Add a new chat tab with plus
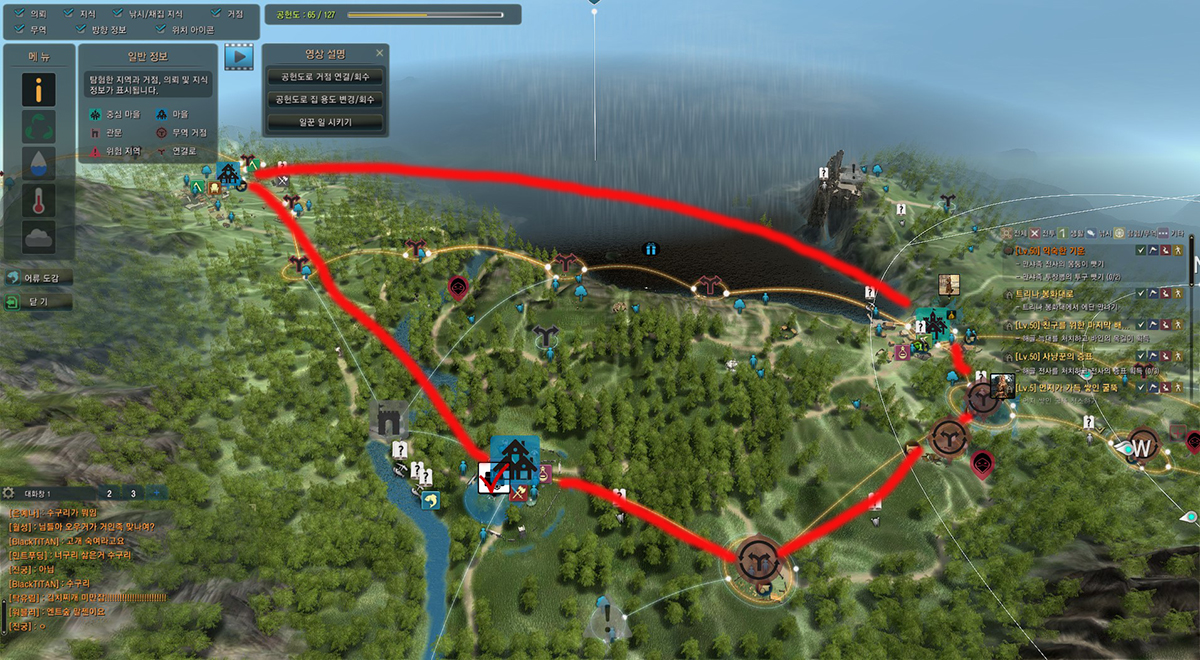Screen dimensions: 1200x660 click(156, 493)
